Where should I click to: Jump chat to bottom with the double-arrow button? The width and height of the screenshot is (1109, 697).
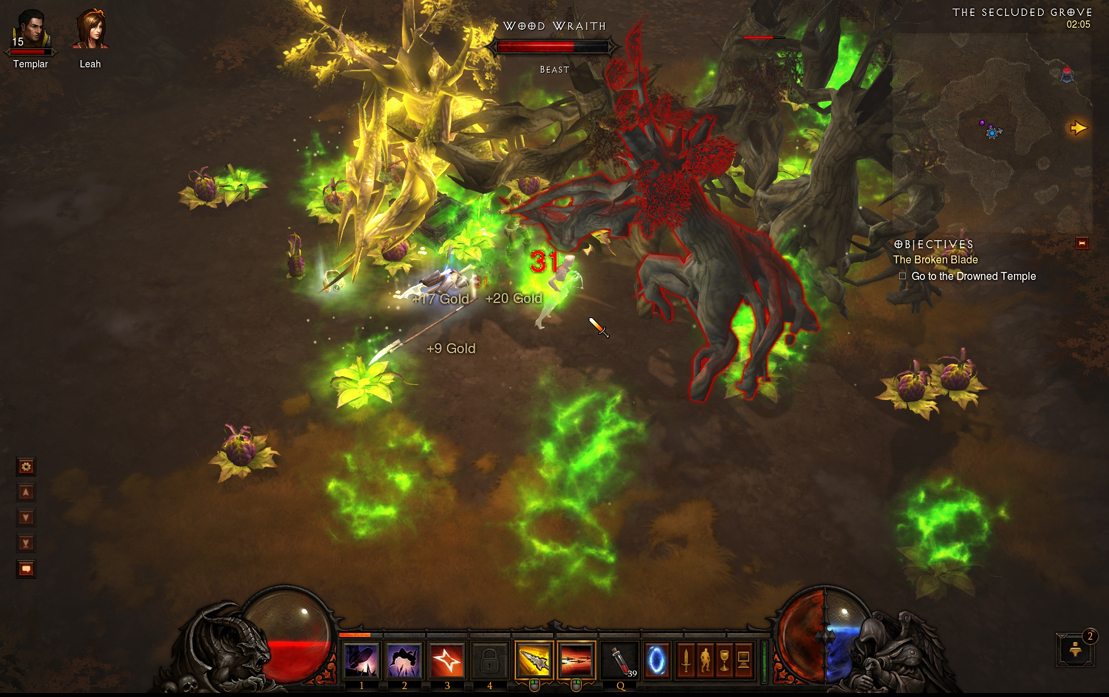point(26,543)
